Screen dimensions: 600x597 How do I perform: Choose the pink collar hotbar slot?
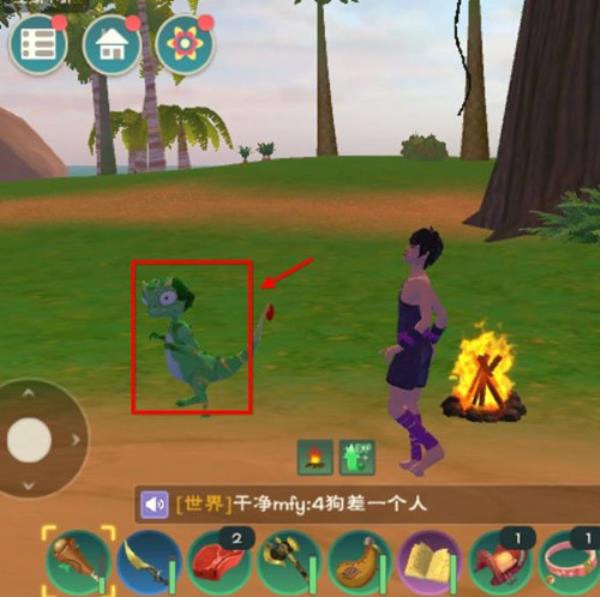coord(570,564)
